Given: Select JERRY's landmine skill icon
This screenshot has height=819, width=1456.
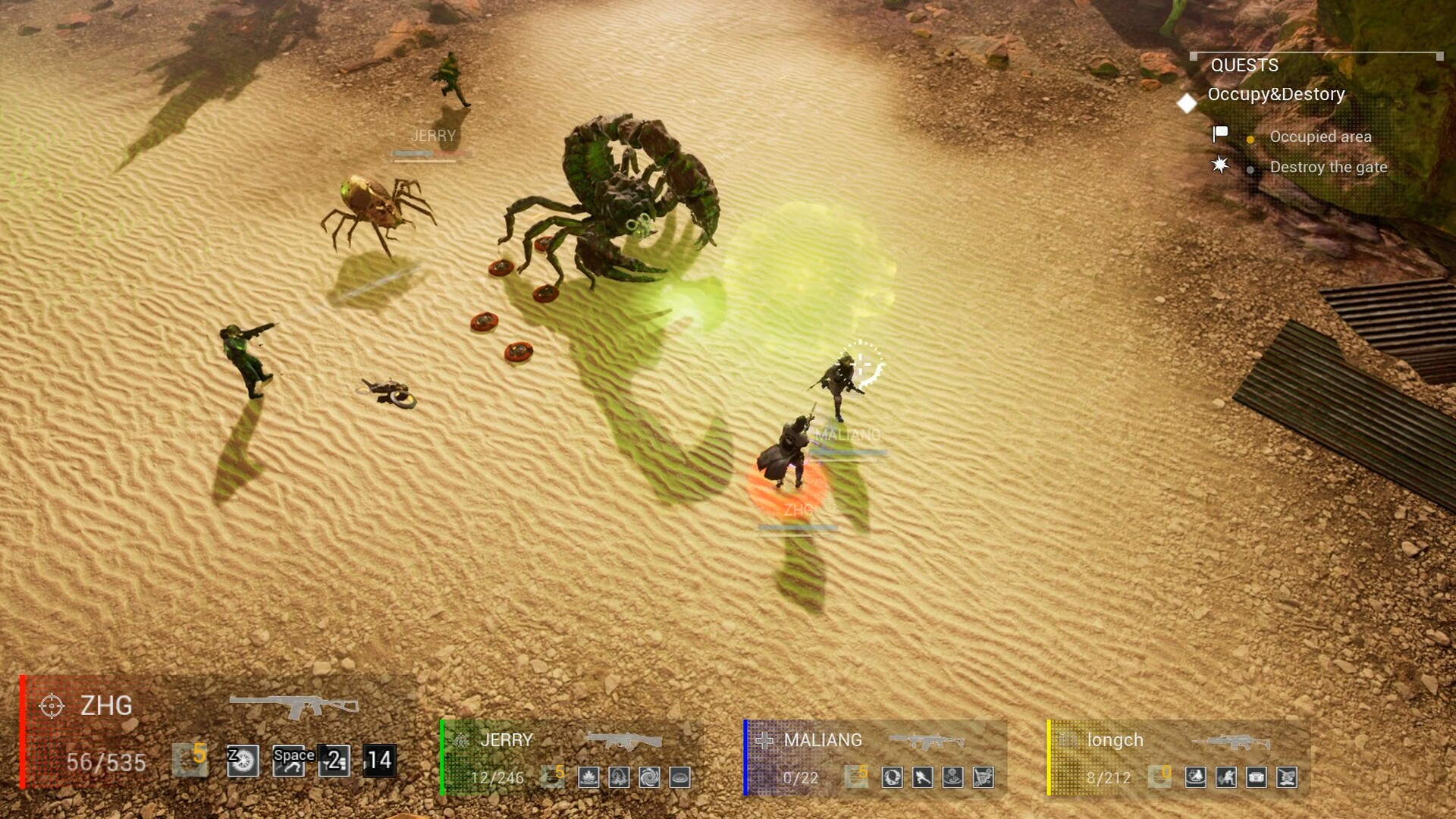Looking at the screenshot, I should coord(679,777).
